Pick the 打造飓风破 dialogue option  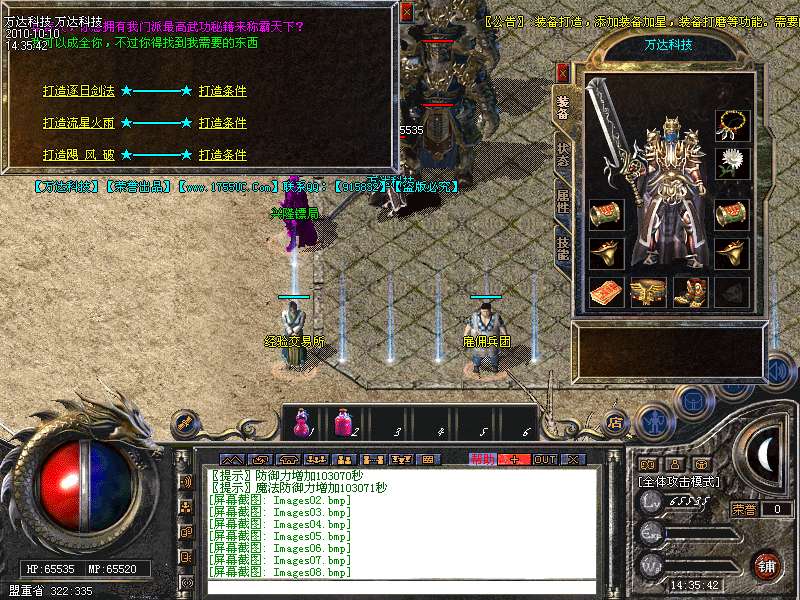coord(79,155)
